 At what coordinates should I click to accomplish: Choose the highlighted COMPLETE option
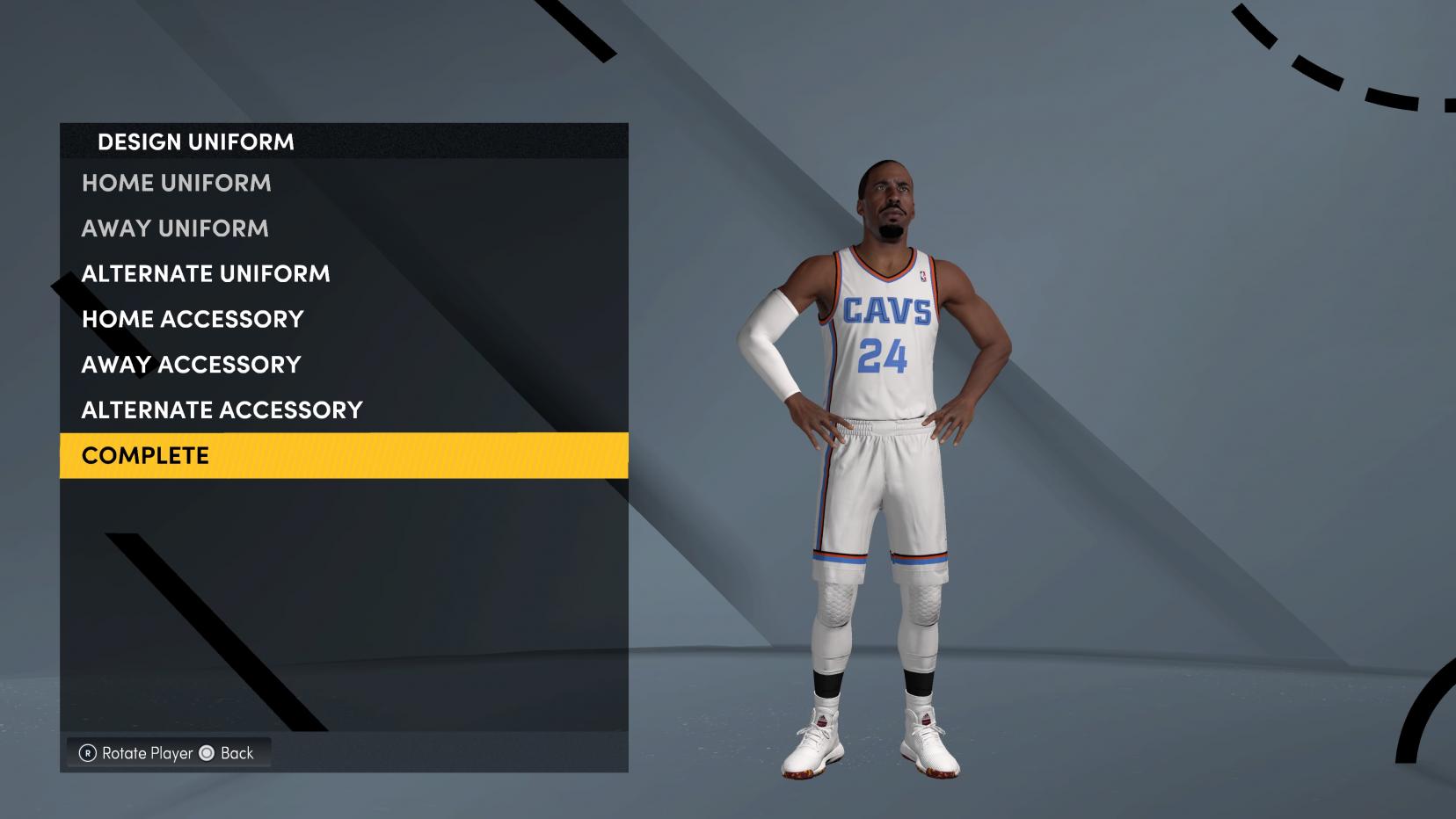pos(144,455)
